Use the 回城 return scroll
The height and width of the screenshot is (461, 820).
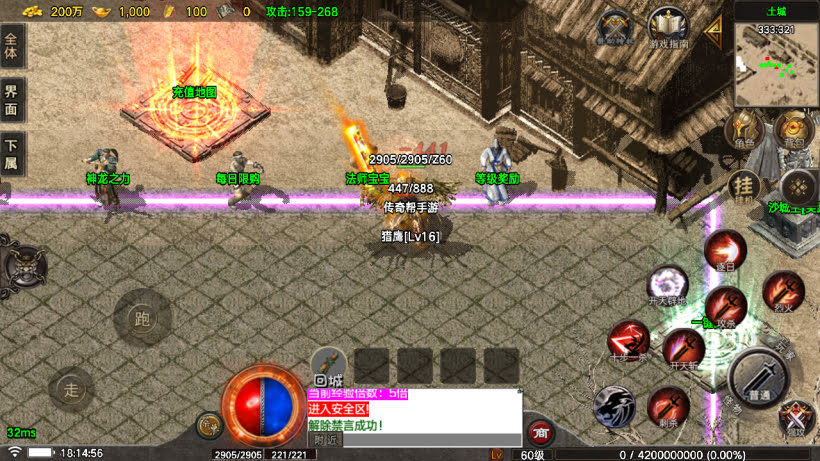click(x=328, y=367)
